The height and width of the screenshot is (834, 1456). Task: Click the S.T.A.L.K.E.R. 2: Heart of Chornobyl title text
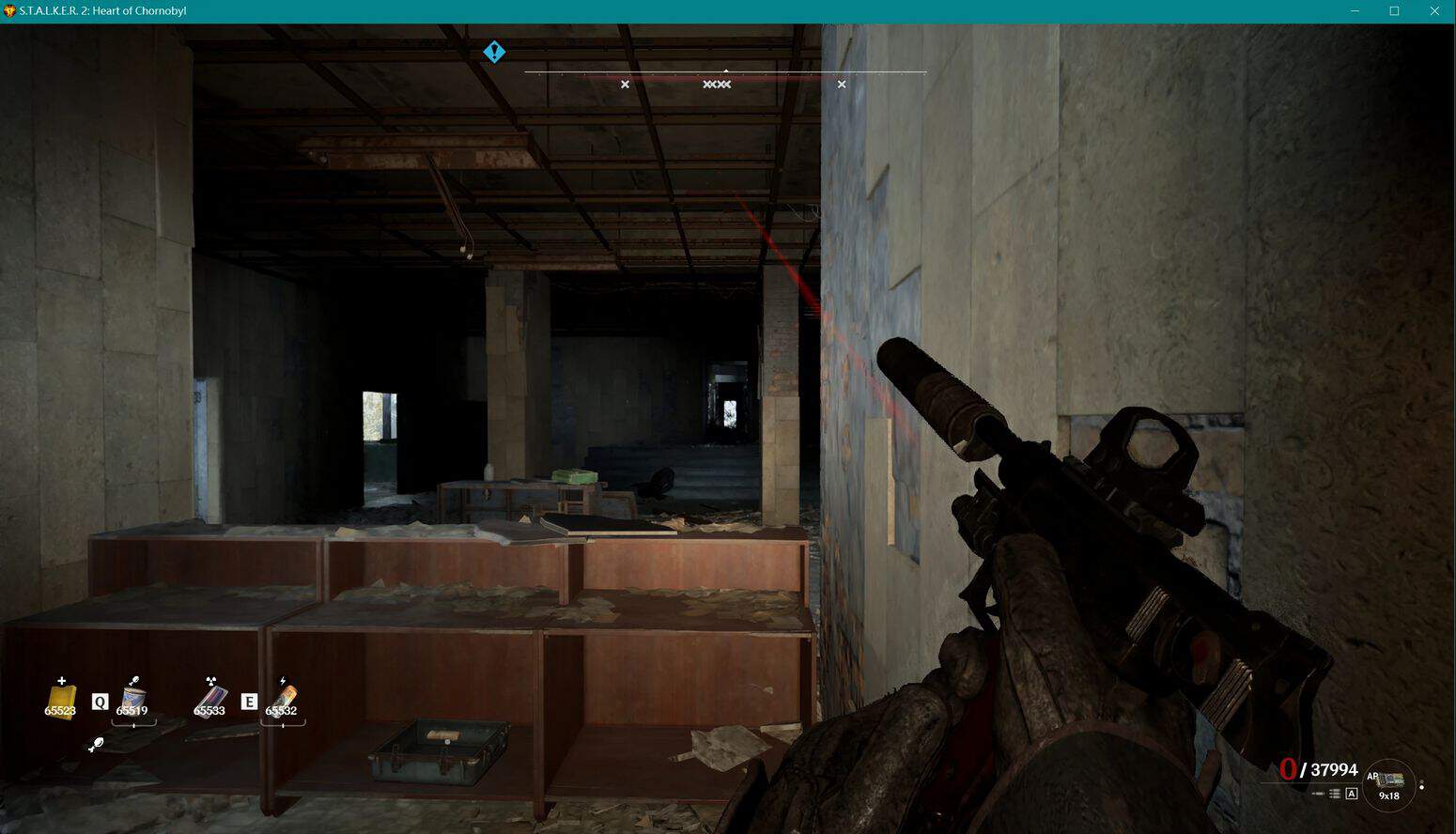point(103,10)
